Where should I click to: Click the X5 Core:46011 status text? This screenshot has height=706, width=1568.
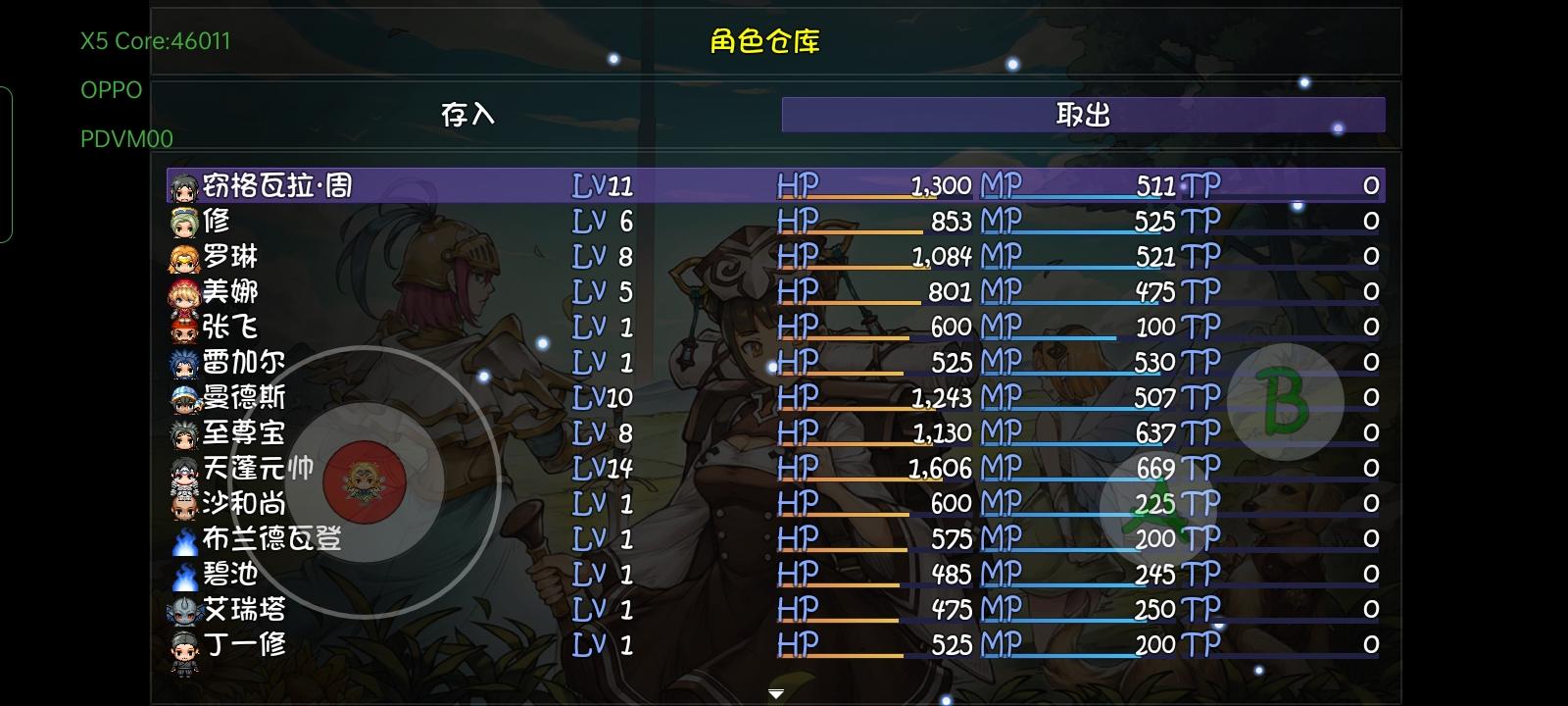click(x=154, y=41)
